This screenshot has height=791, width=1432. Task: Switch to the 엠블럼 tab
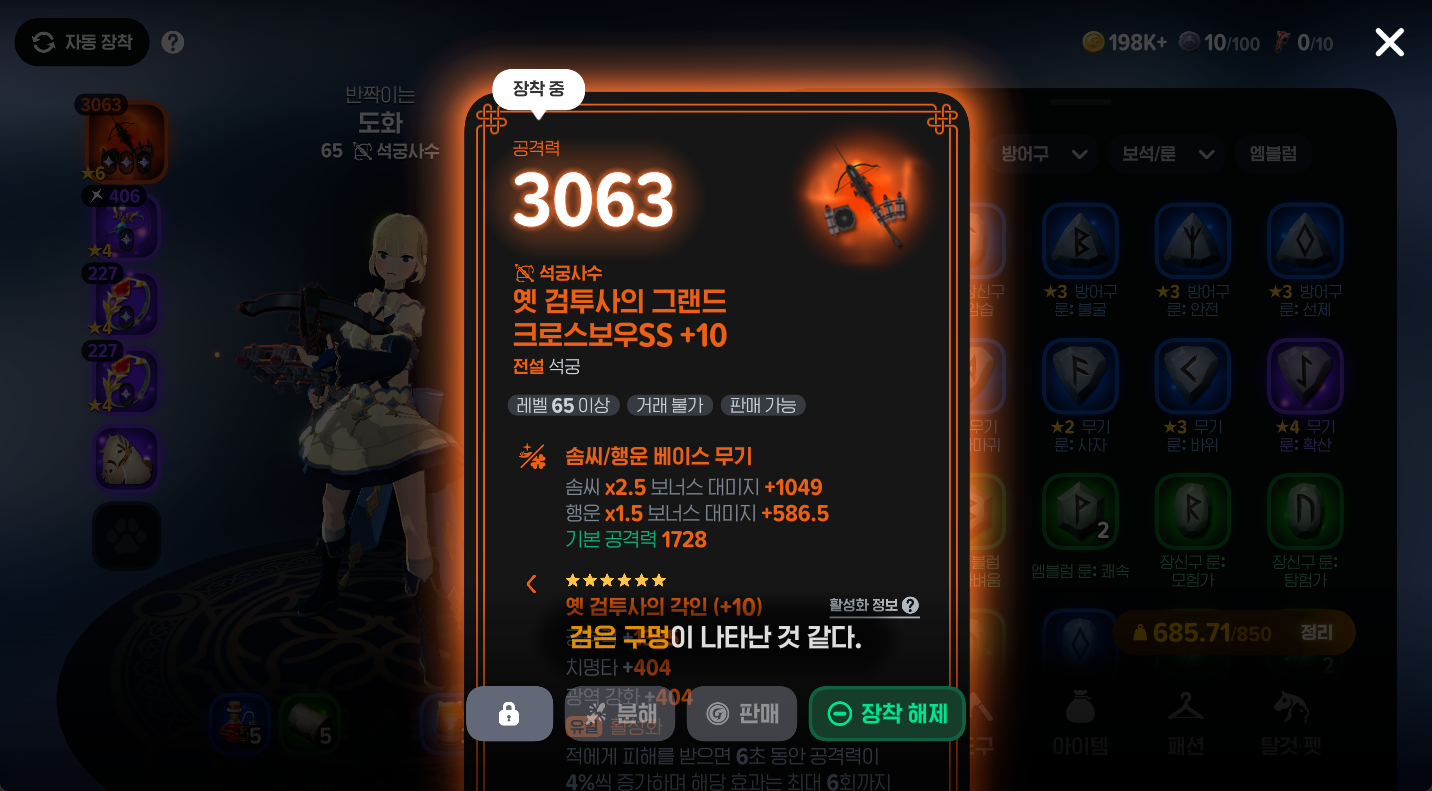1272,155
